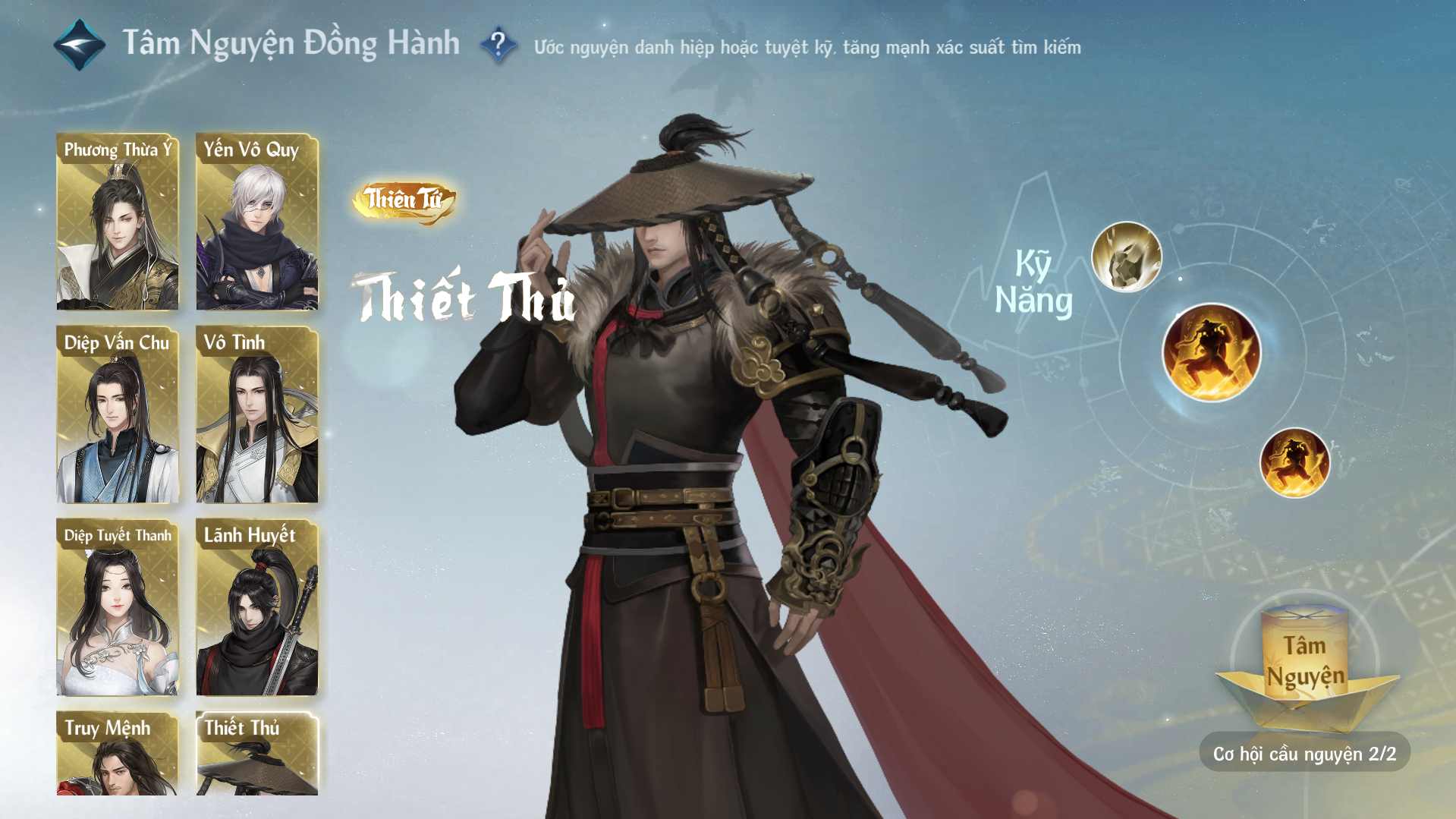Show the small flaming warrior skill

pos(1294,462)
